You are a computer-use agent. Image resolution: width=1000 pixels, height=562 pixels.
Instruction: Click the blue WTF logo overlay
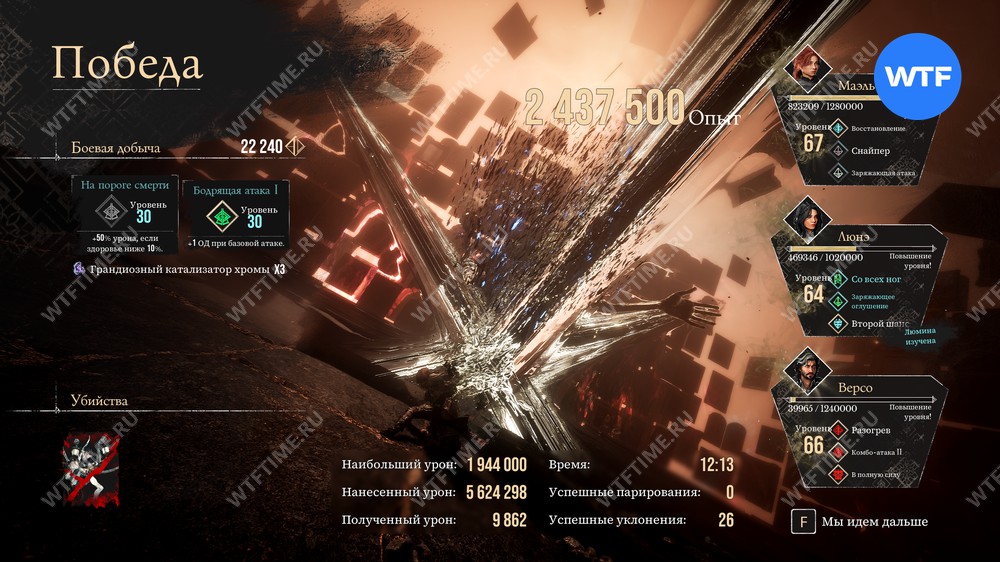[917, 76]
